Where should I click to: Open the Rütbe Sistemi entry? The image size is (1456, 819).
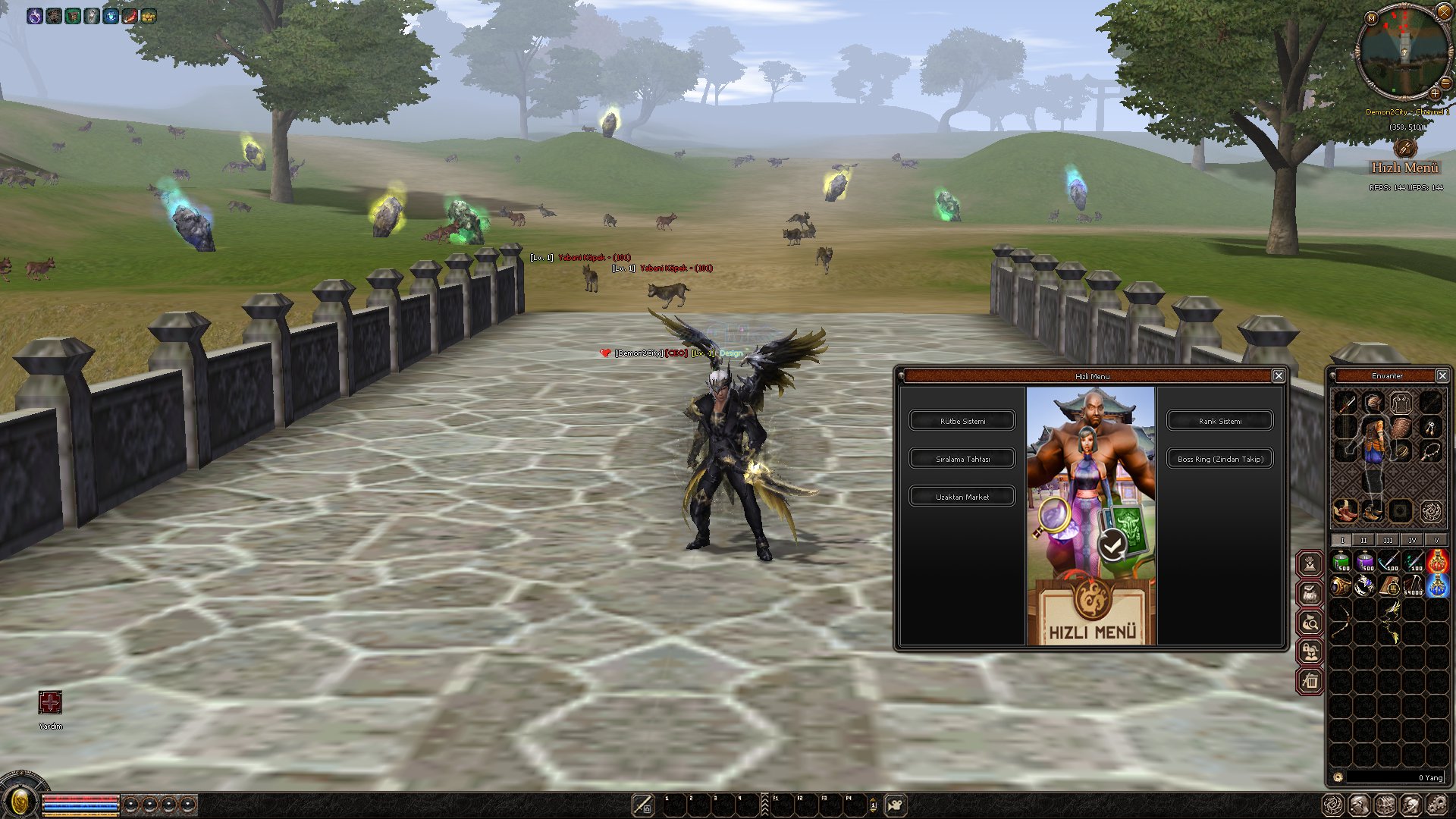pos(962,421)
